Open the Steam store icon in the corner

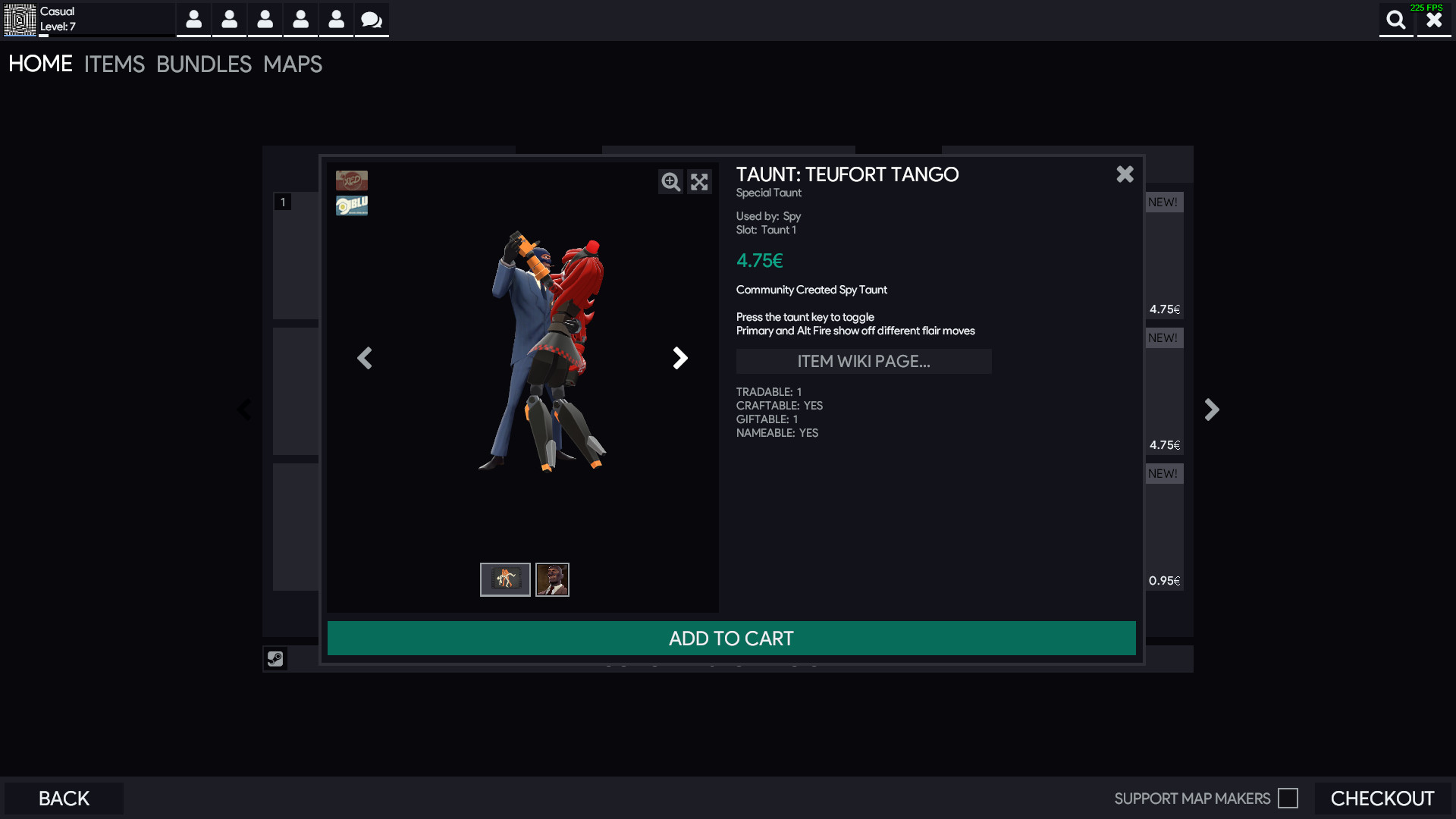coord(275,658)
